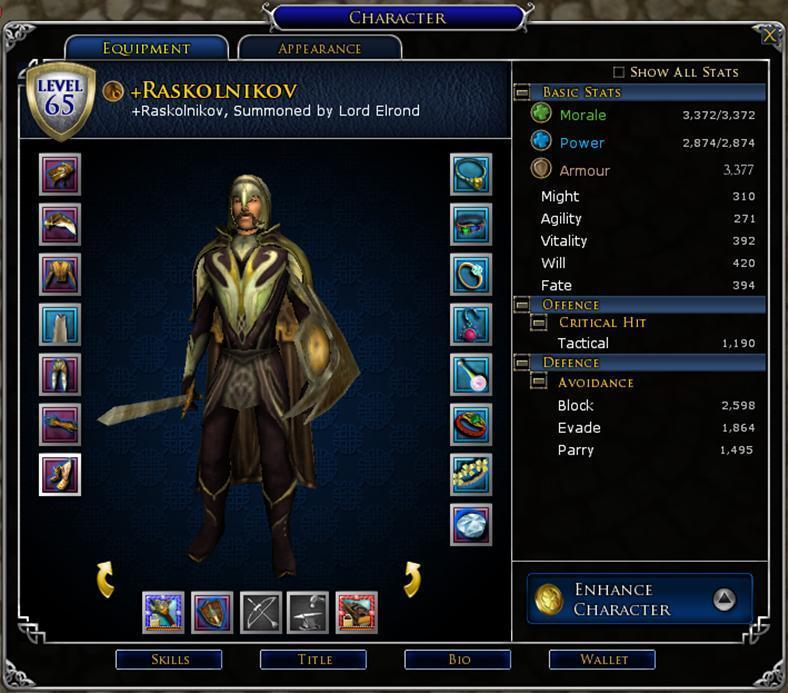Click the shield slot icon
This screenshot has width=788, height=693.
pyautogui.click(x=212, y=612)
